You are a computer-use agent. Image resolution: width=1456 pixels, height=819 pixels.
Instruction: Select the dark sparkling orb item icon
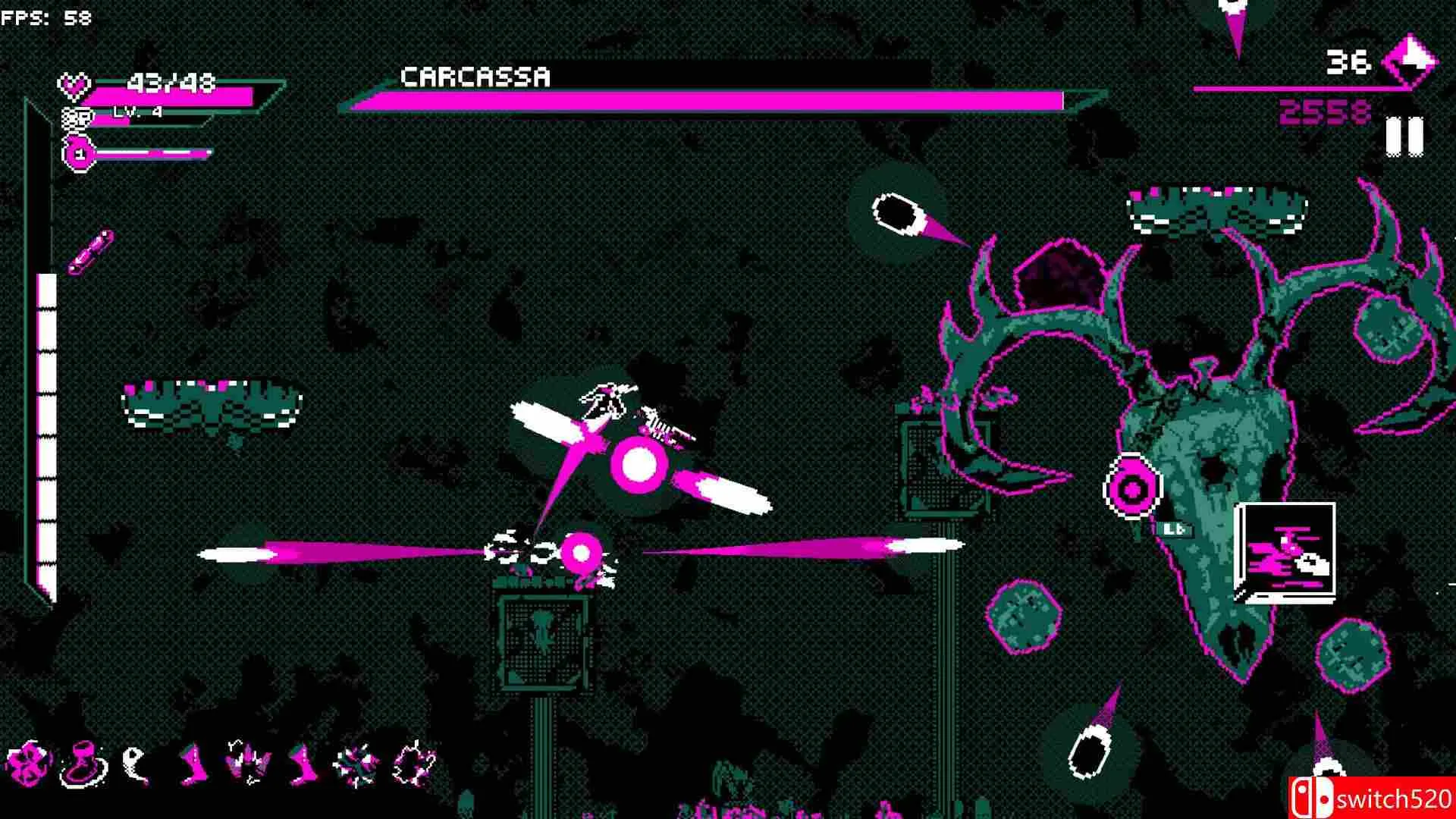[x=415, y=762]
